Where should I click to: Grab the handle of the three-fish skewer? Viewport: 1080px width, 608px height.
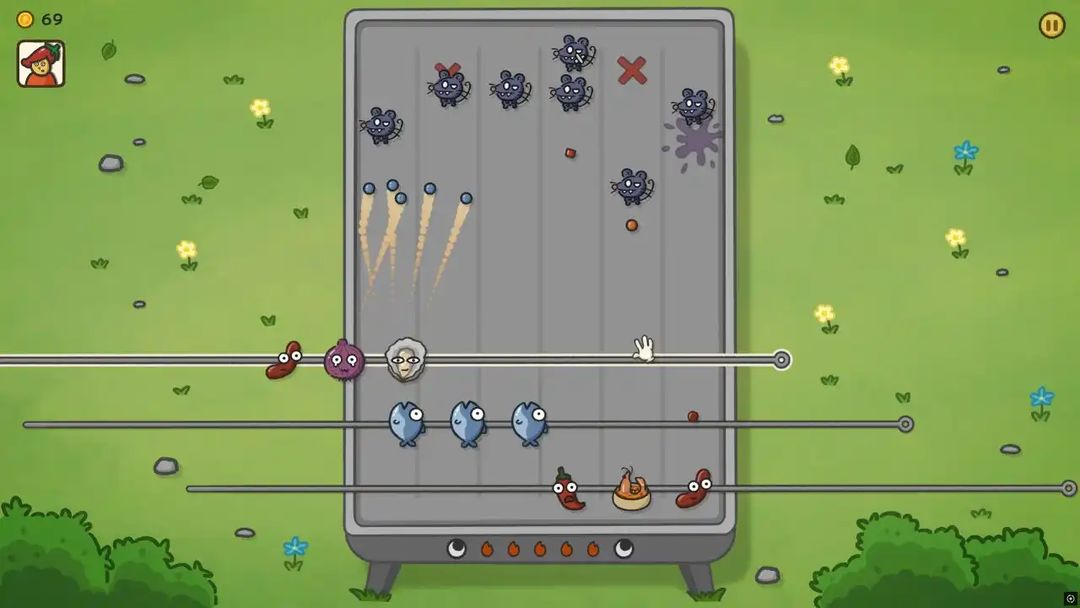[x=906, y=424]
